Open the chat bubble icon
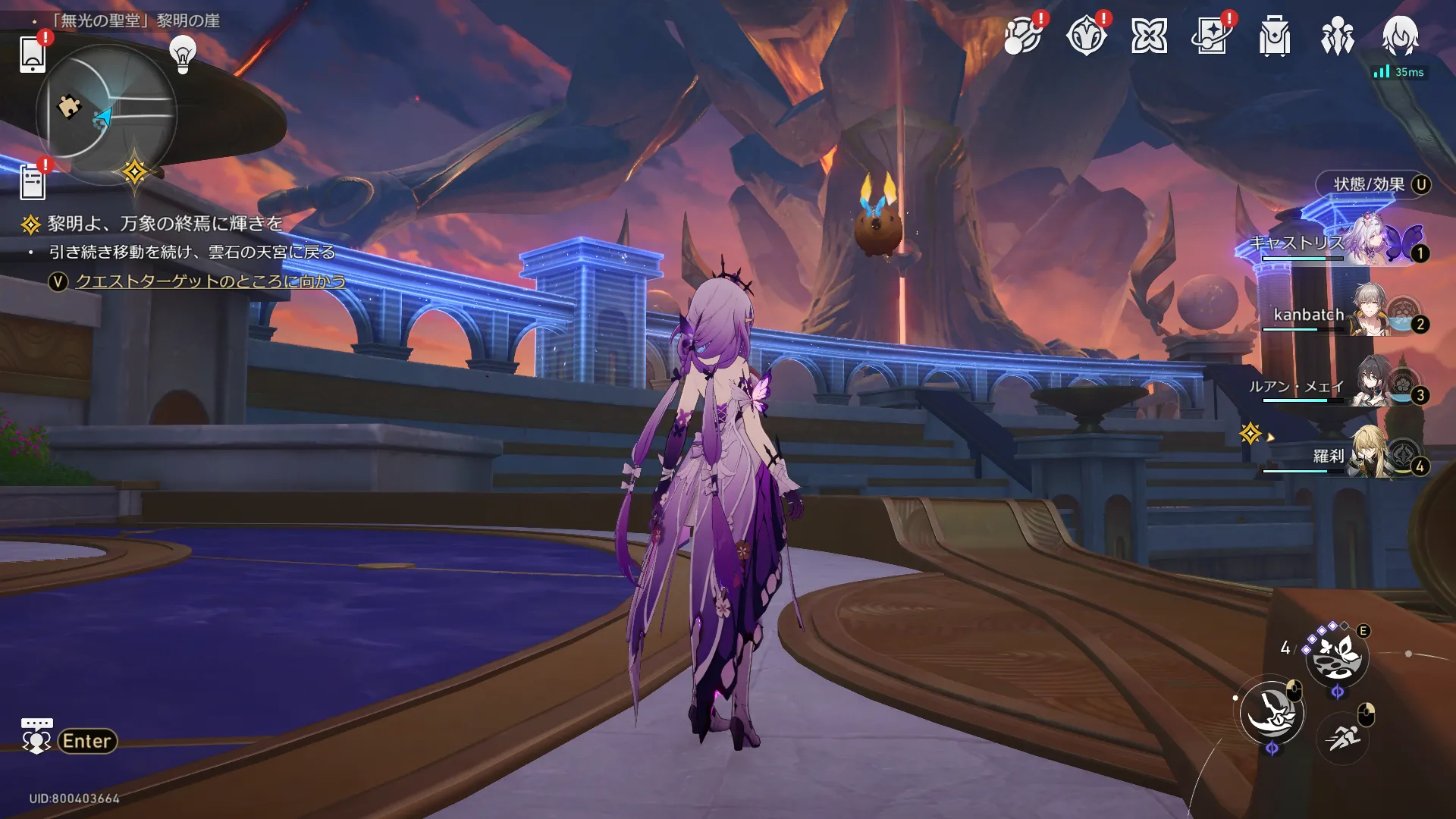This screenshot has height=819, width=1456. pyautogui.click(x=36, y=736)
